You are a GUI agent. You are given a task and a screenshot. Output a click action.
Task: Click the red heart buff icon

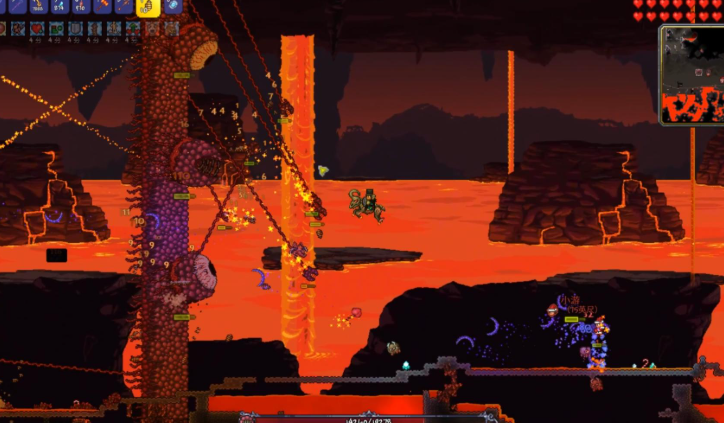[37, 29]
